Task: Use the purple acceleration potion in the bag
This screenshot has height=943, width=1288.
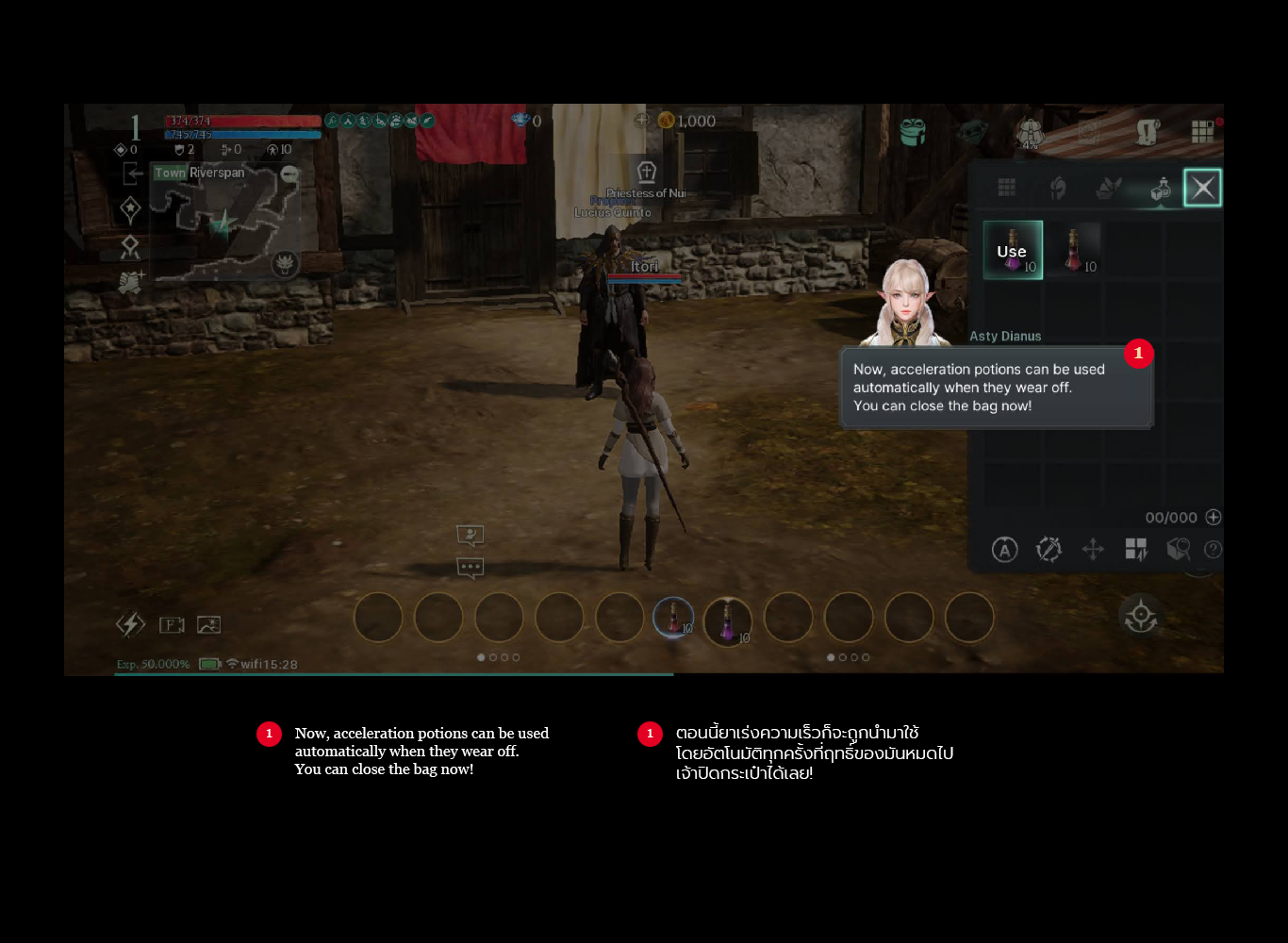Action: pyautogui.click(x=1013, y=250)
